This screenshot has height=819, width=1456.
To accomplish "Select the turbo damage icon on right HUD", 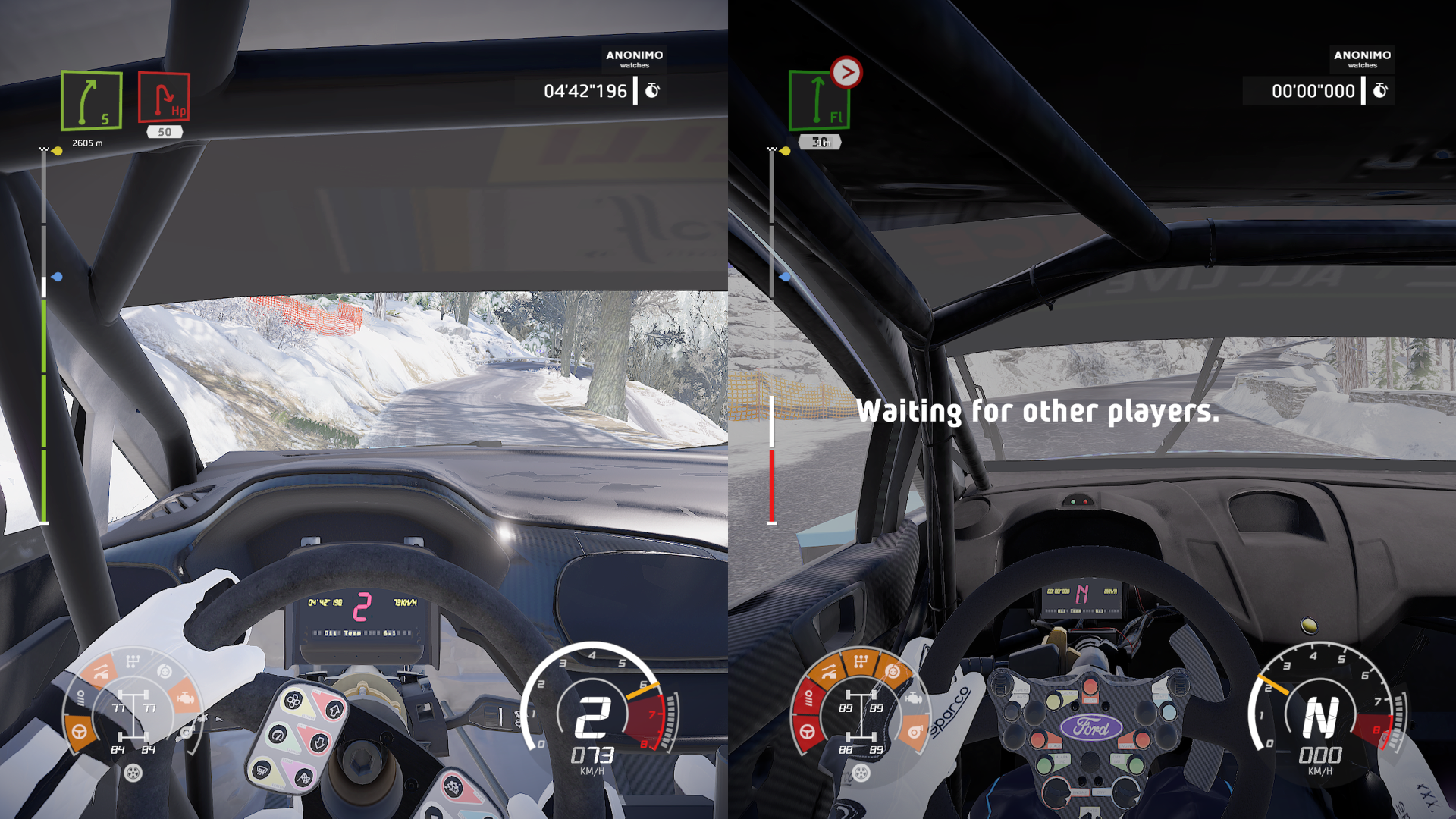I will [x=915, y=733].
